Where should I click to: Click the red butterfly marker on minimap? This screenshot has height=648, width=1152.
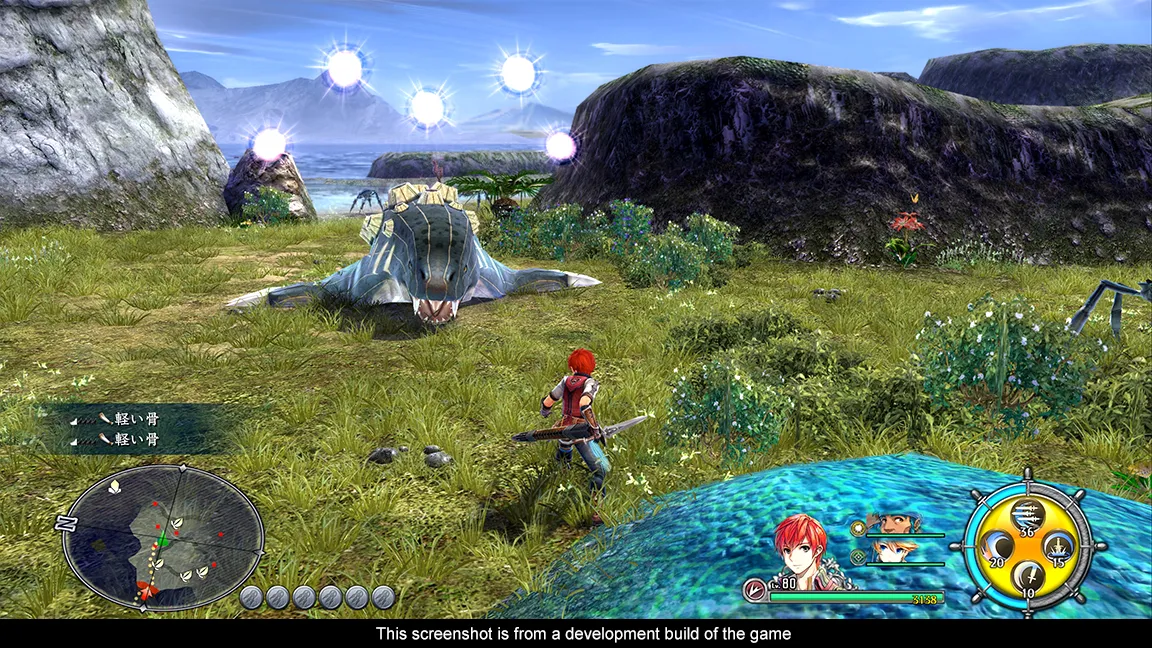[x=147, y=593]
